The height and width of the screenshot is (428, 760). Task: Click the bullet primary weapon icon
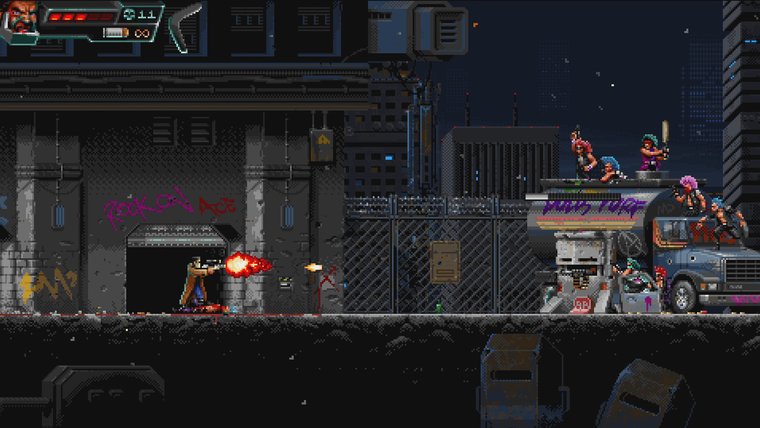tap(116, 33)
